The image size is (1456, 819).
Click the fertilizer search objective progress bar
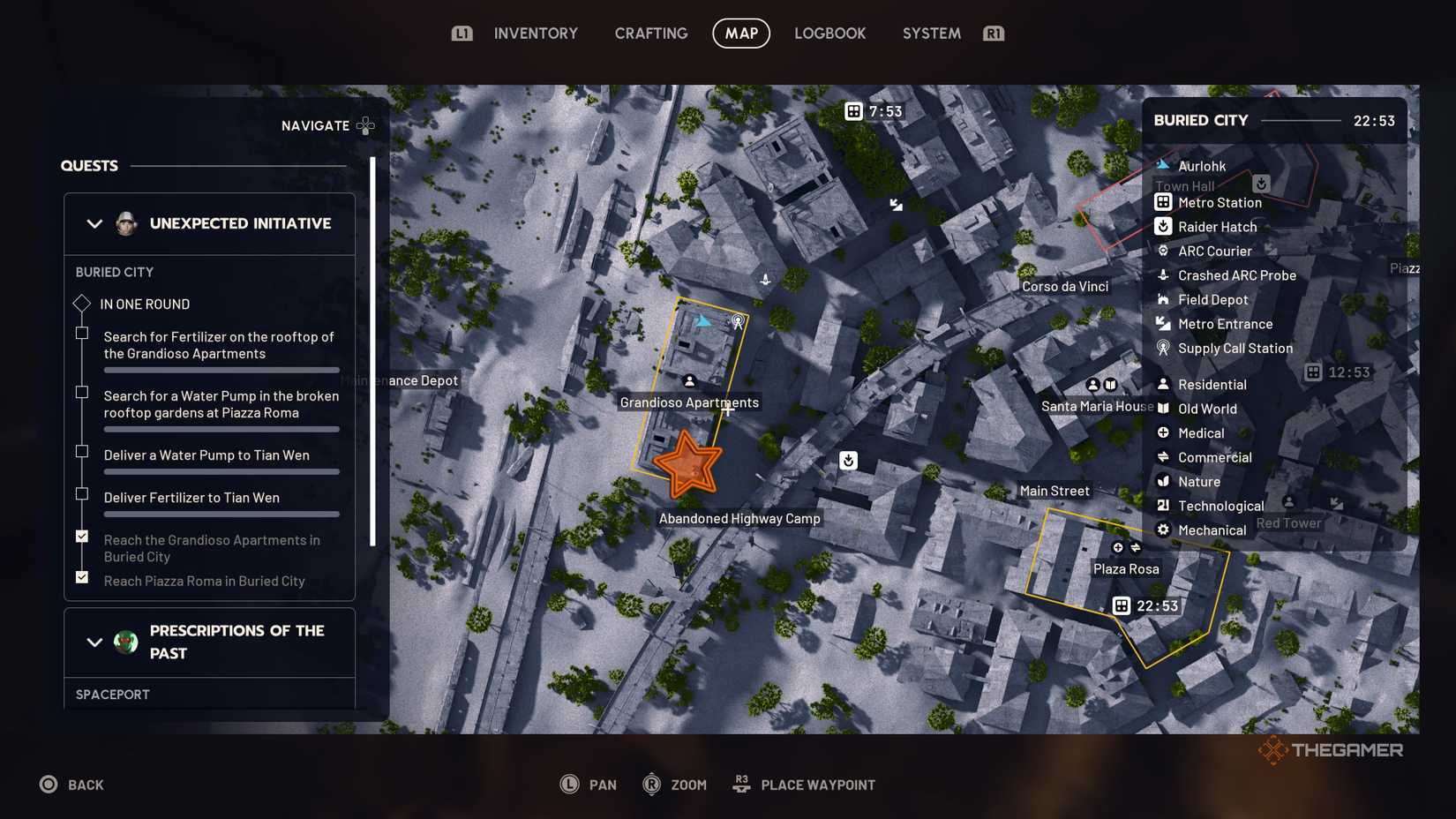tap(221, 370)
